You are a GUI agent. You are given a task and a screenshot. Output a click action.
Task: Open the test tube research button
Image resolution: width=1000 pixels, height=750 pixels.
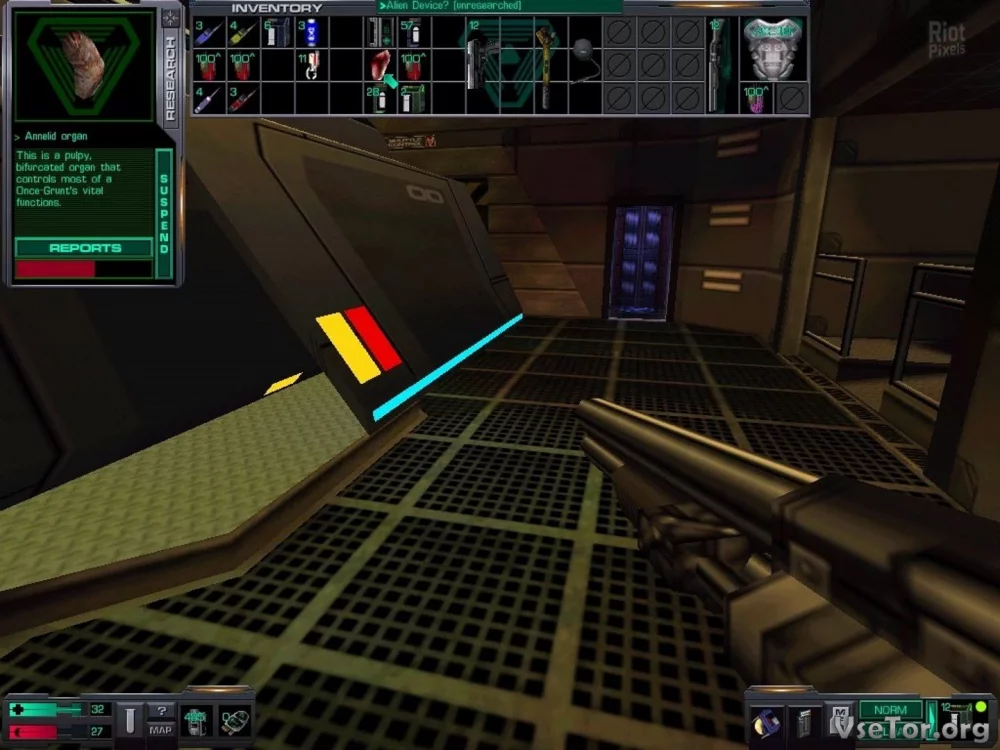point(129,719)
